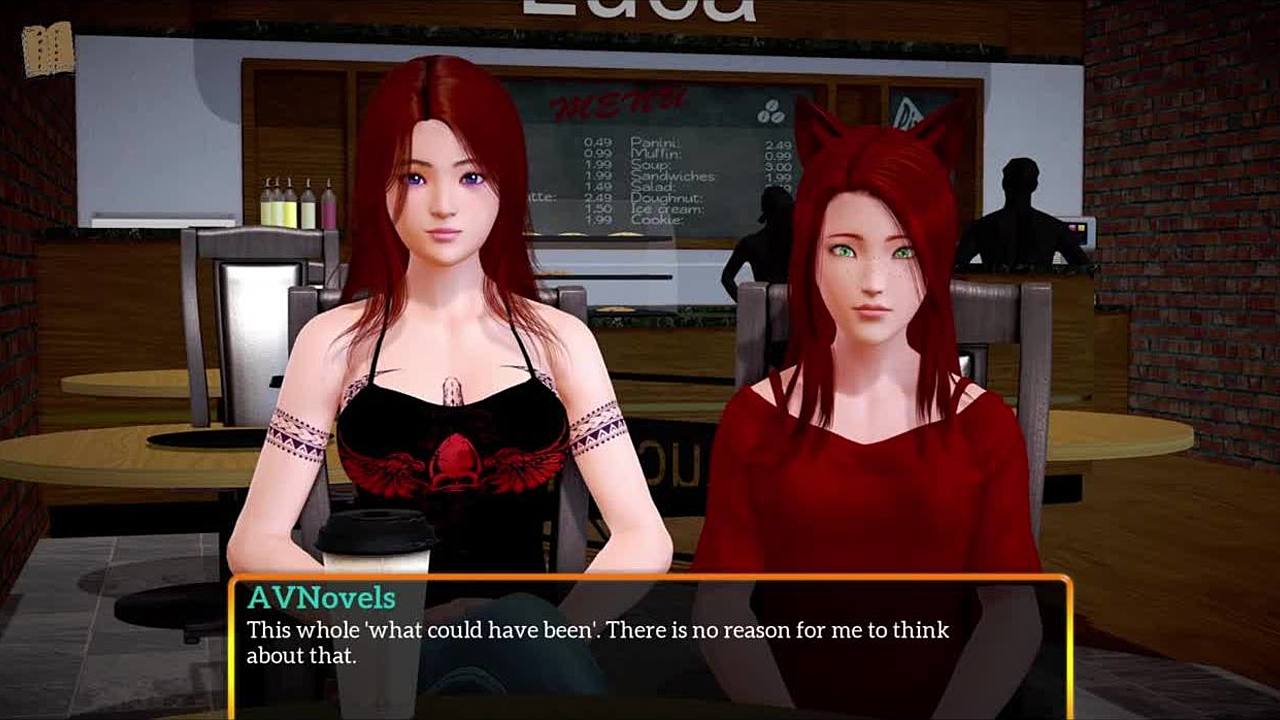This screenshot has height=720, width=1280.
Task: Advance the AVNovels dialogue box
Action: click(650, 645)
